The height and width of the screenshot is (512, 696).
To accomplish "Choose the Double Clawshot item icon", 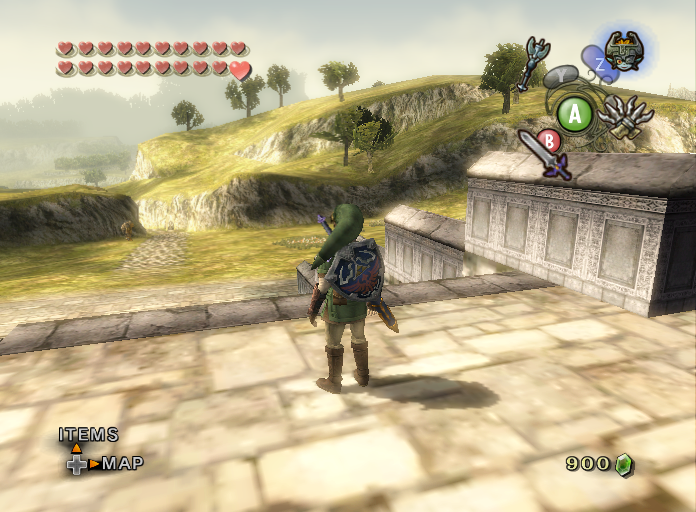I will (624, 116).
